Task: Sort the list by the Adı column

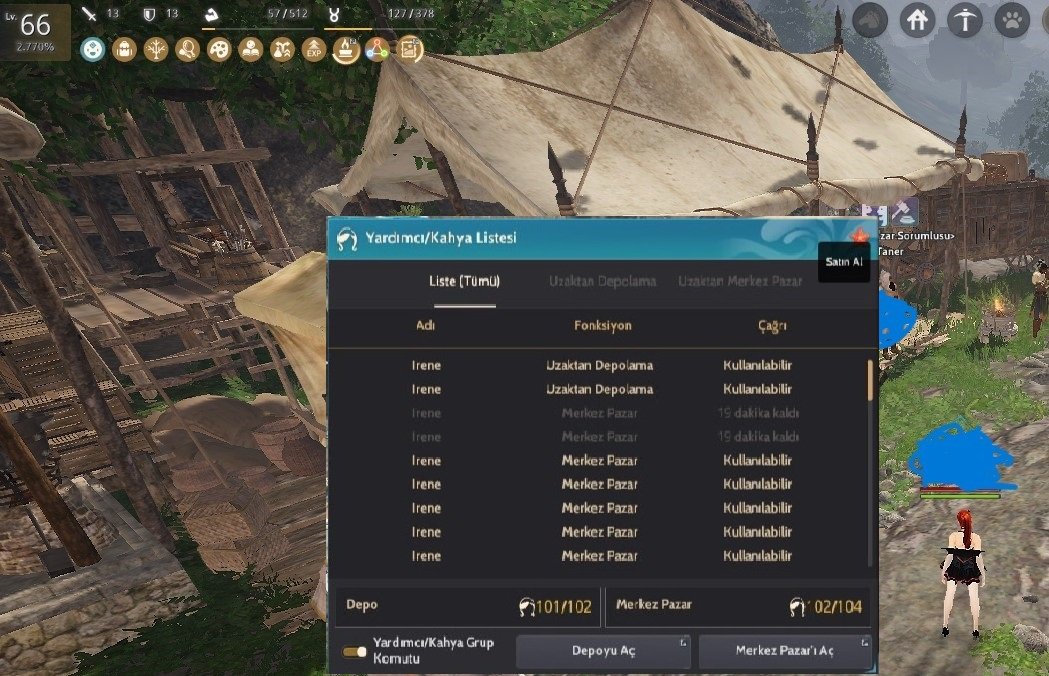Action: 426,326
